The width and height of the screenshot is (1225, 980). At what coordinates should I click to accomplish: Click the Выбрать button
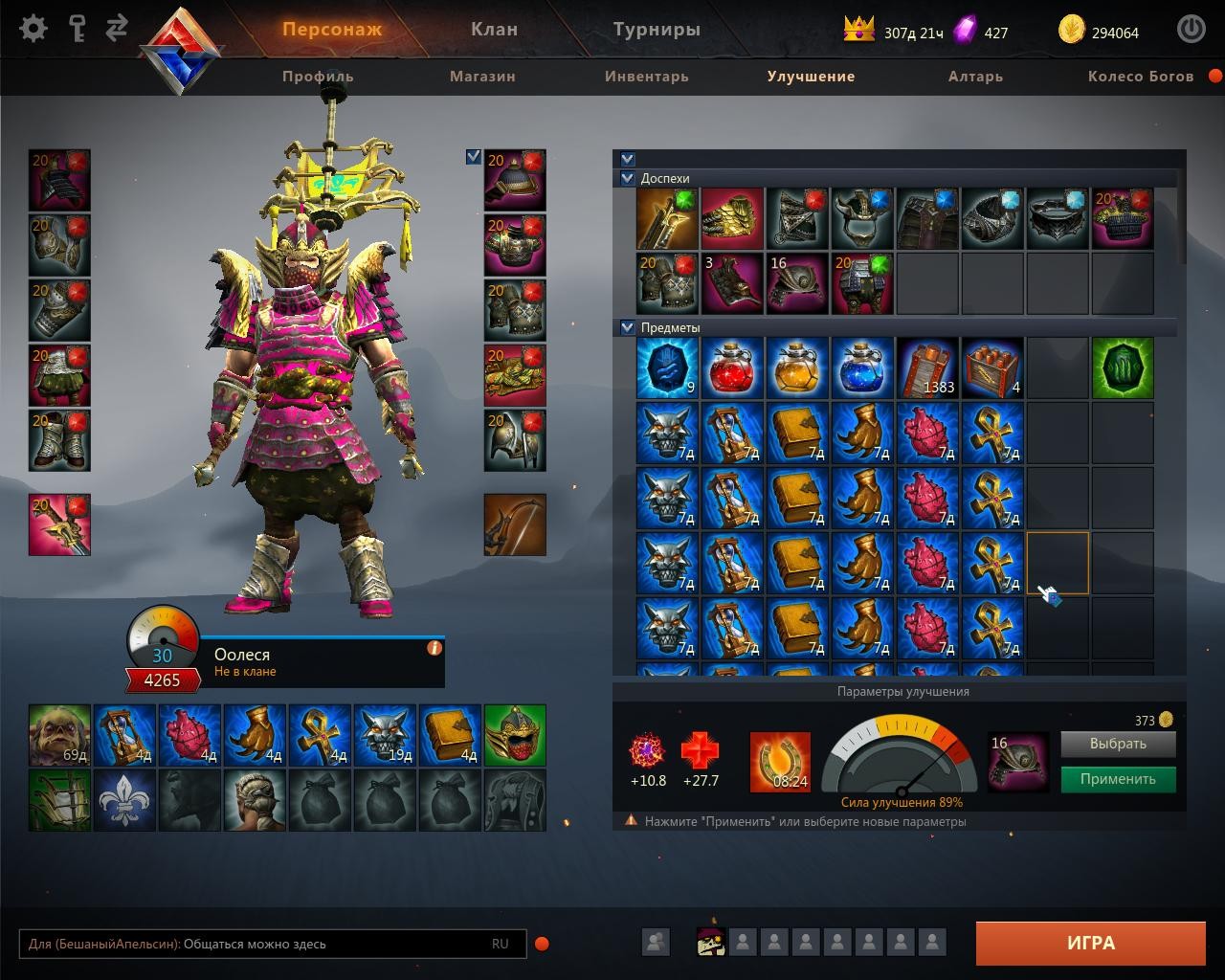[1117, 744]
